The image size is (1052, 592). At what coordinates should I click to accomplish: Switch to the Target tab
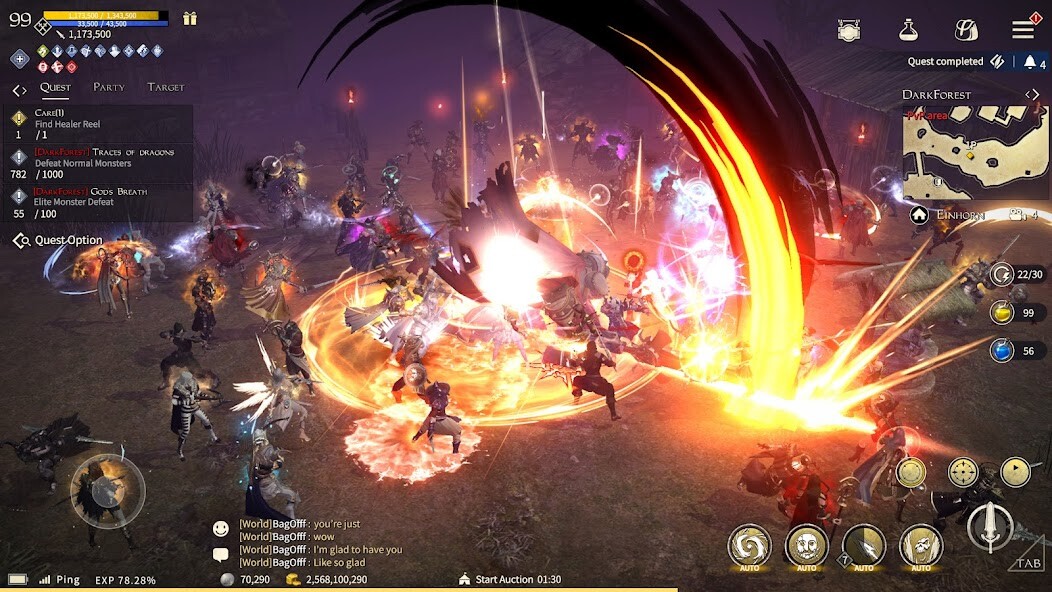click(x=166, y=87)
